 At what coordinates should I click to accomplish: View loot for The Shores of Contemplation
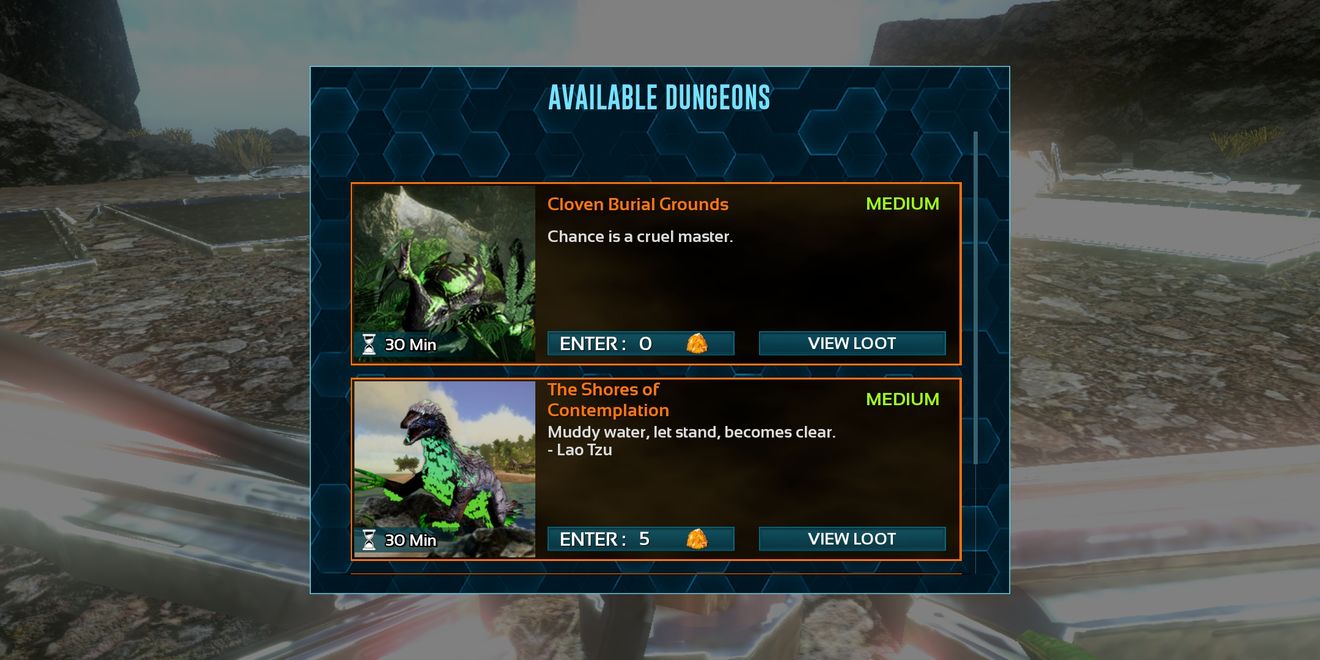click(x=851, y=540)
